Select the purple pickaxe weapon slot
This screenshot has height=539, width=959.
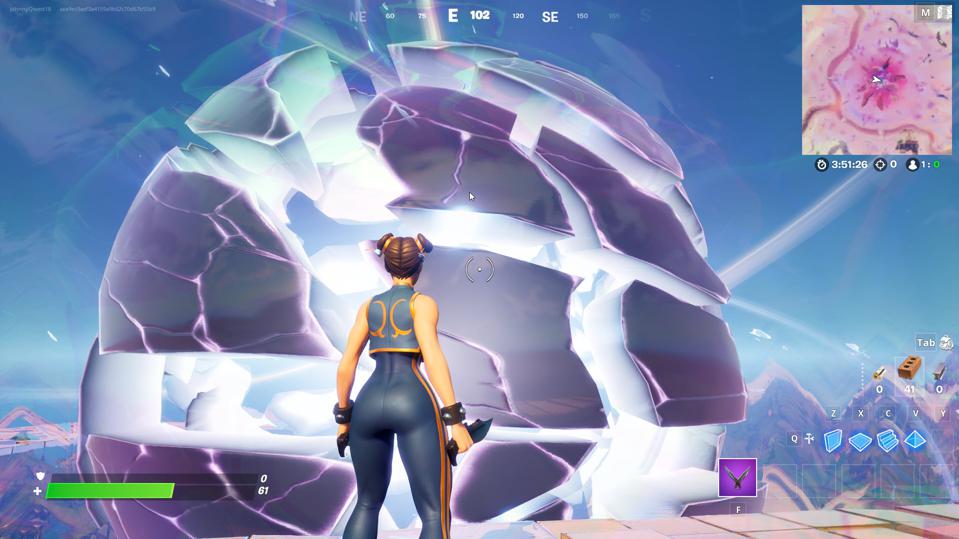point(737,477)
